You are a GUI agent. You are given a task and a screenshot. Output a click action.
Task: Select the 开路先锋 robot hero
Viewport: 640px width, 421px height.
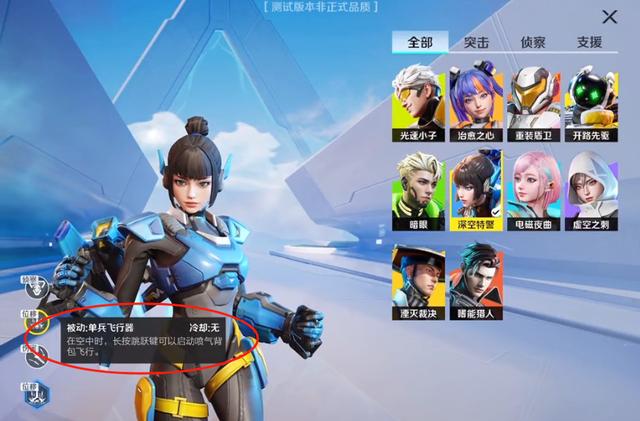tap(593, 102)
